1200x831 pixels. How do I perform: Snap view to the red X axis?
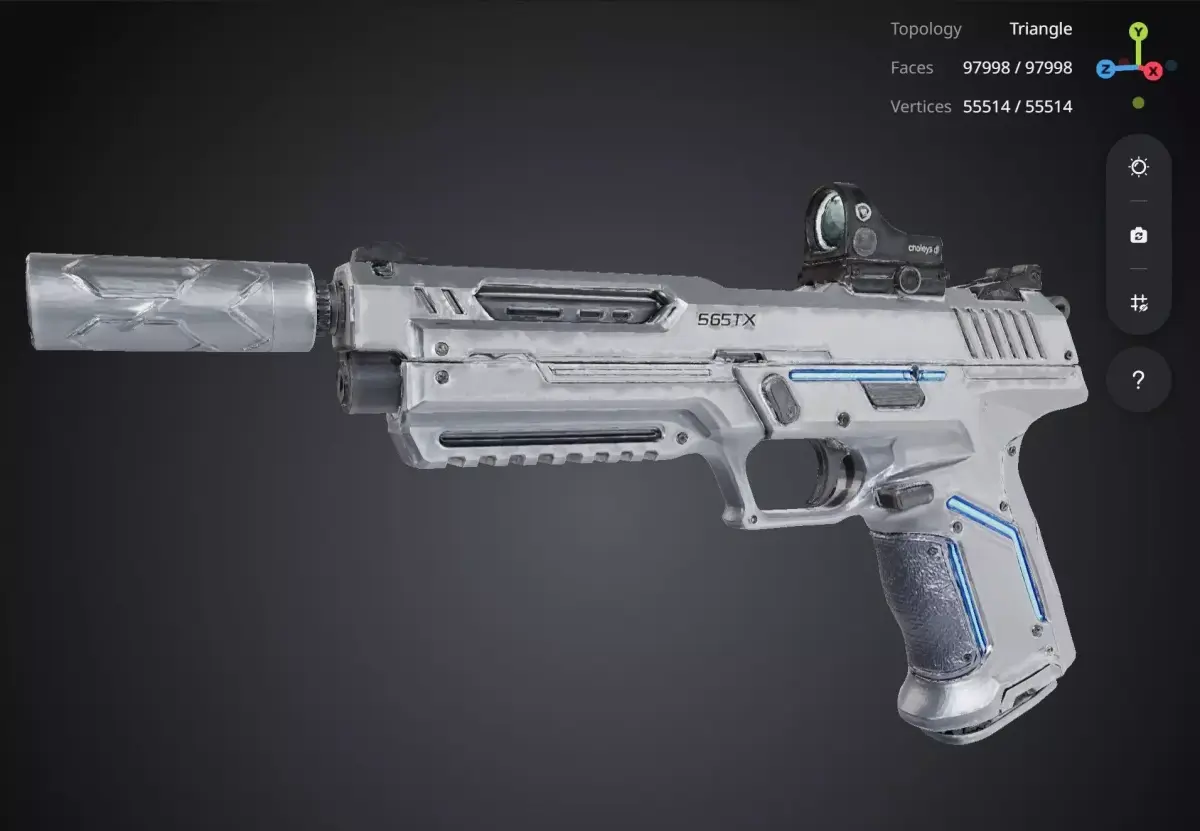pyautogui.click(x=1153, y=70)
